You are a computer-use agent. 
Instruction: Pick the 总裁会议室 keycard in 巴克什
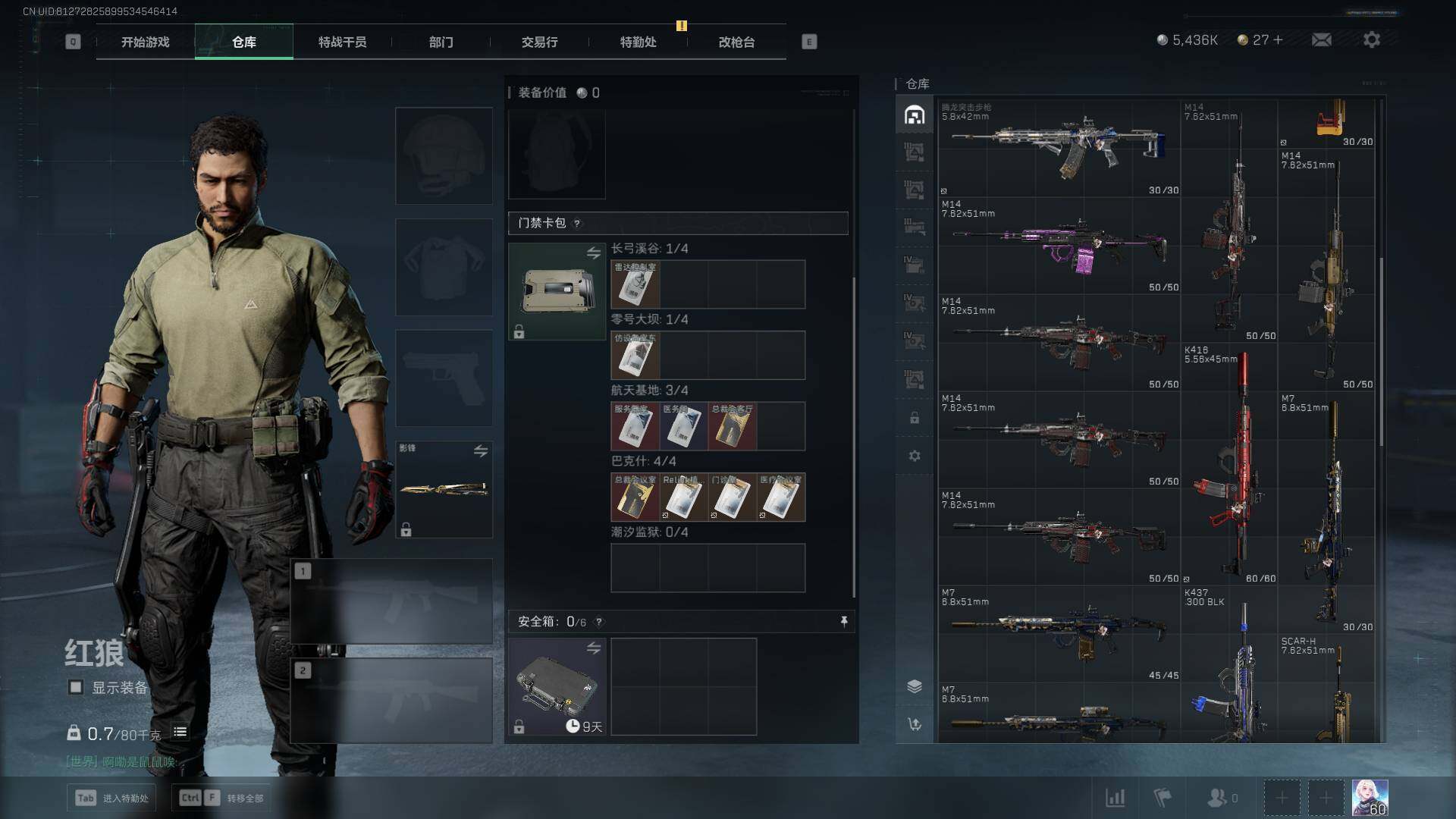click(x=635, y=497)
